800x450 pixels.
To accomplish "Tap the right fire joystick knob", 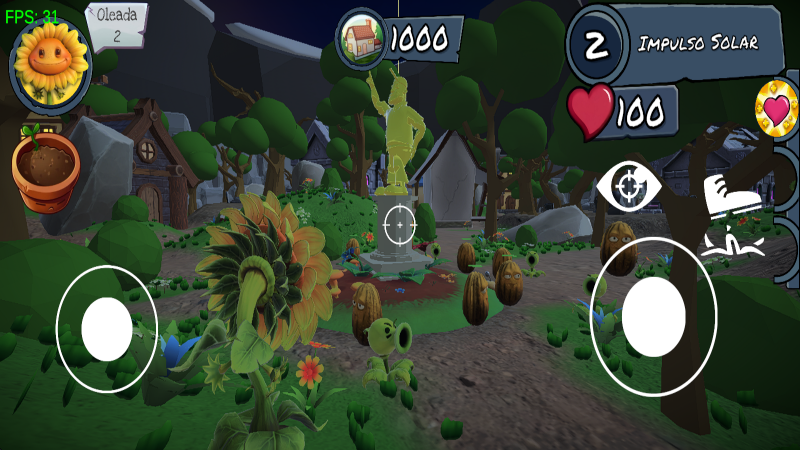I will tap(653, 317).
